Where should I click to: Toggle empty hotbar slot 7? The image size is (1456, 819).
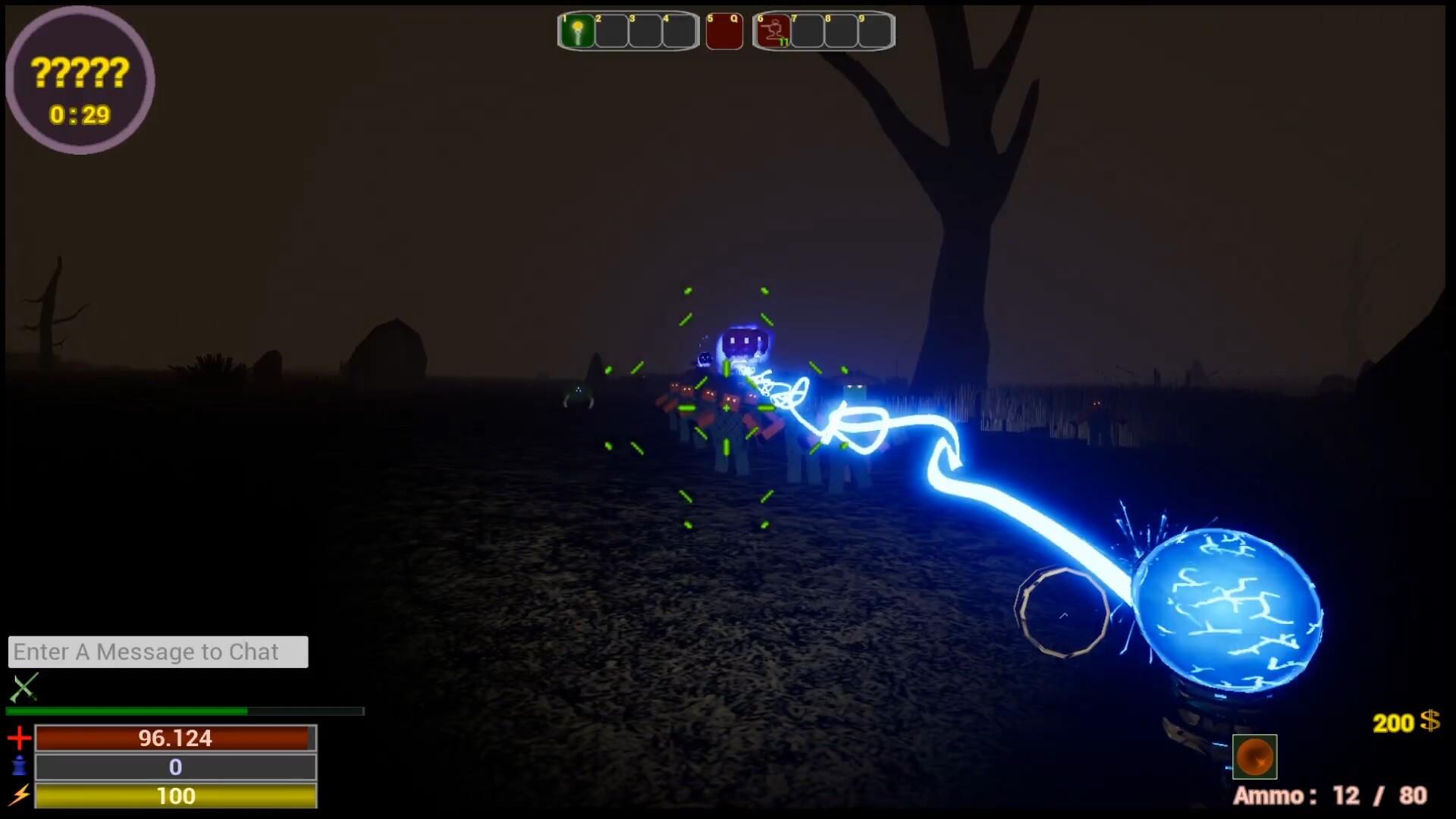pos(806,30)
